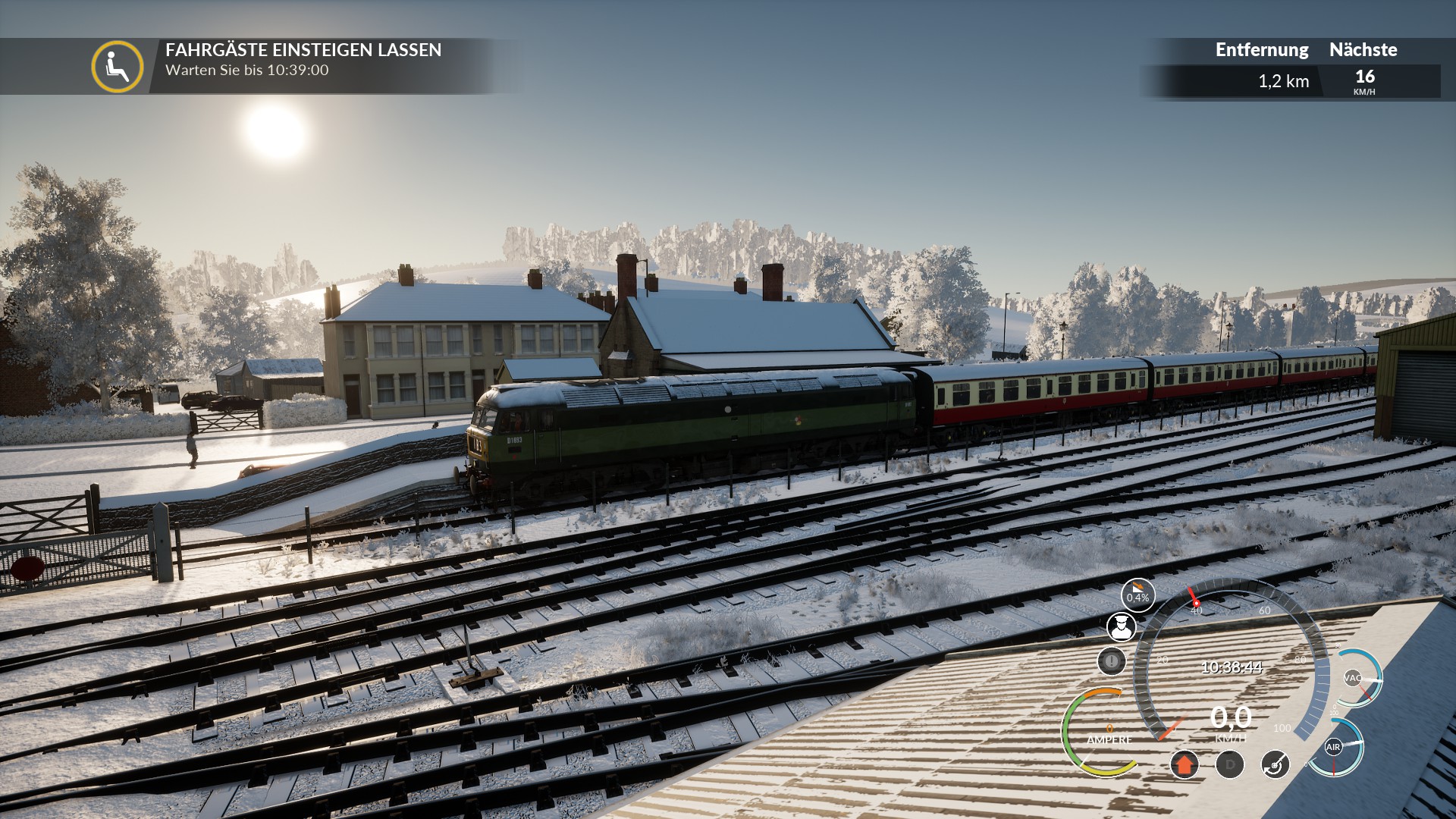Click the train driver cap icon

click(1121, 627)
